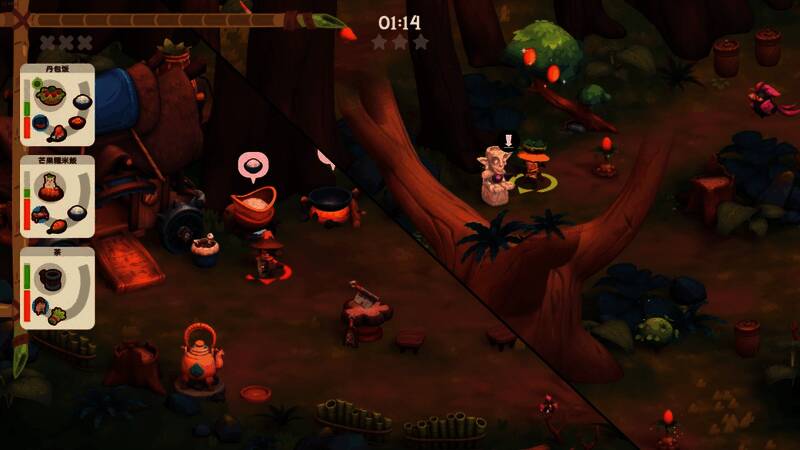Choose the middle order card with the rice pot
800x450 pixels.
point(57,197)
